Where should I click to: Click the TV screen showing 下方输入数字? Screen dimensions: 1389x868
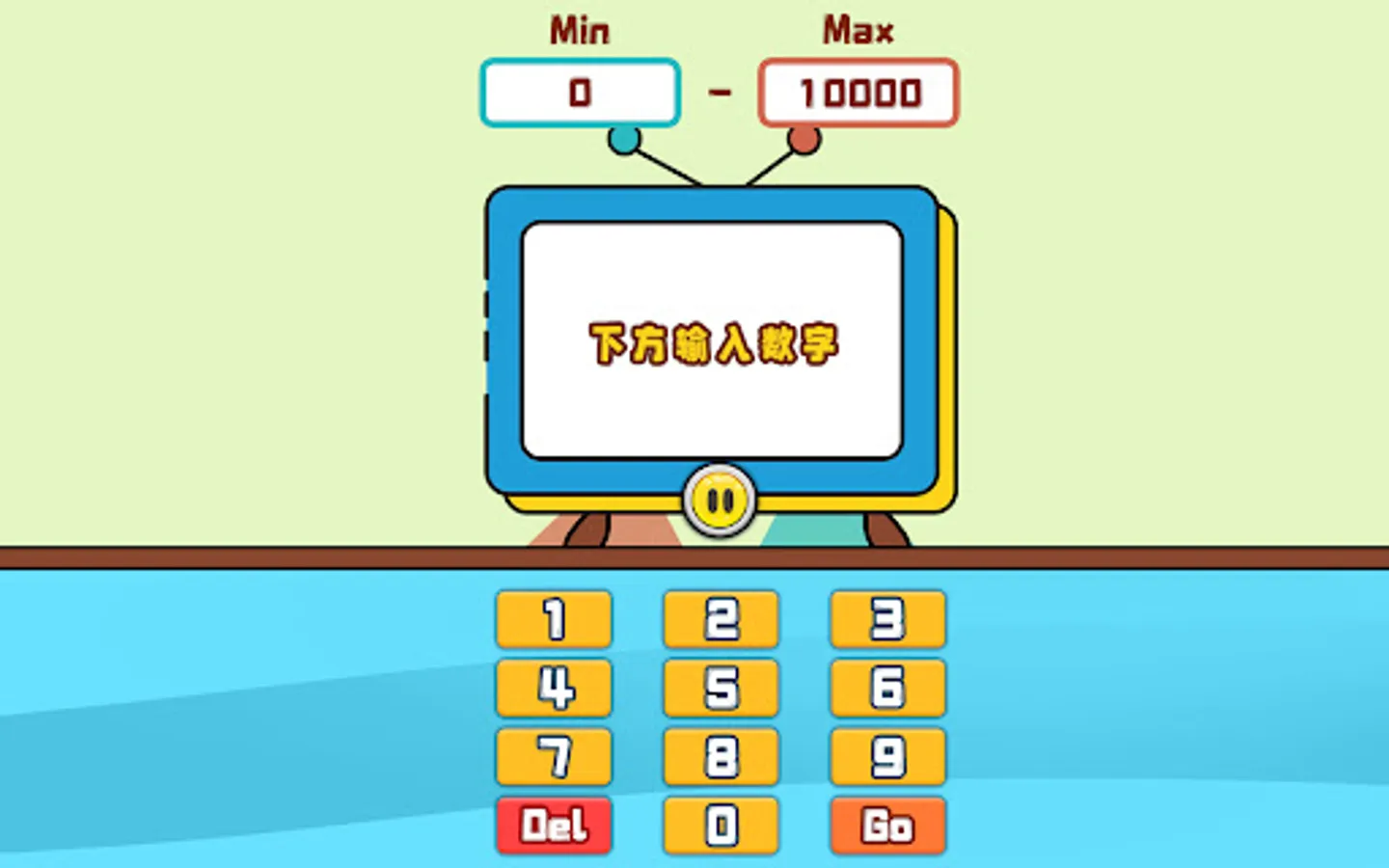pyautogui.click(x=714, y=339)
